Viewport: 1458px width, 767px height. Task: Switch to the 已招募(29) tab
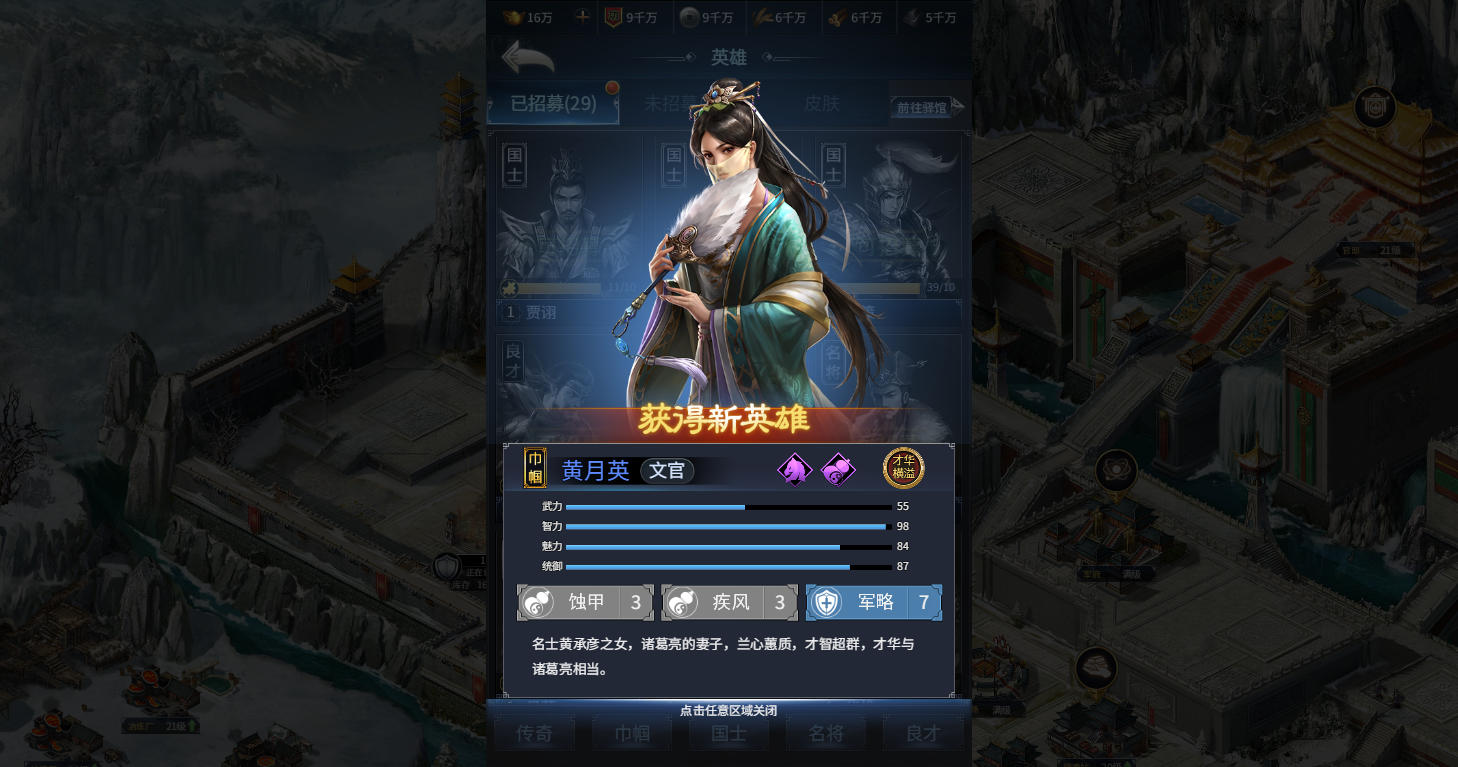pyautogui.click(x=553, y=104)
